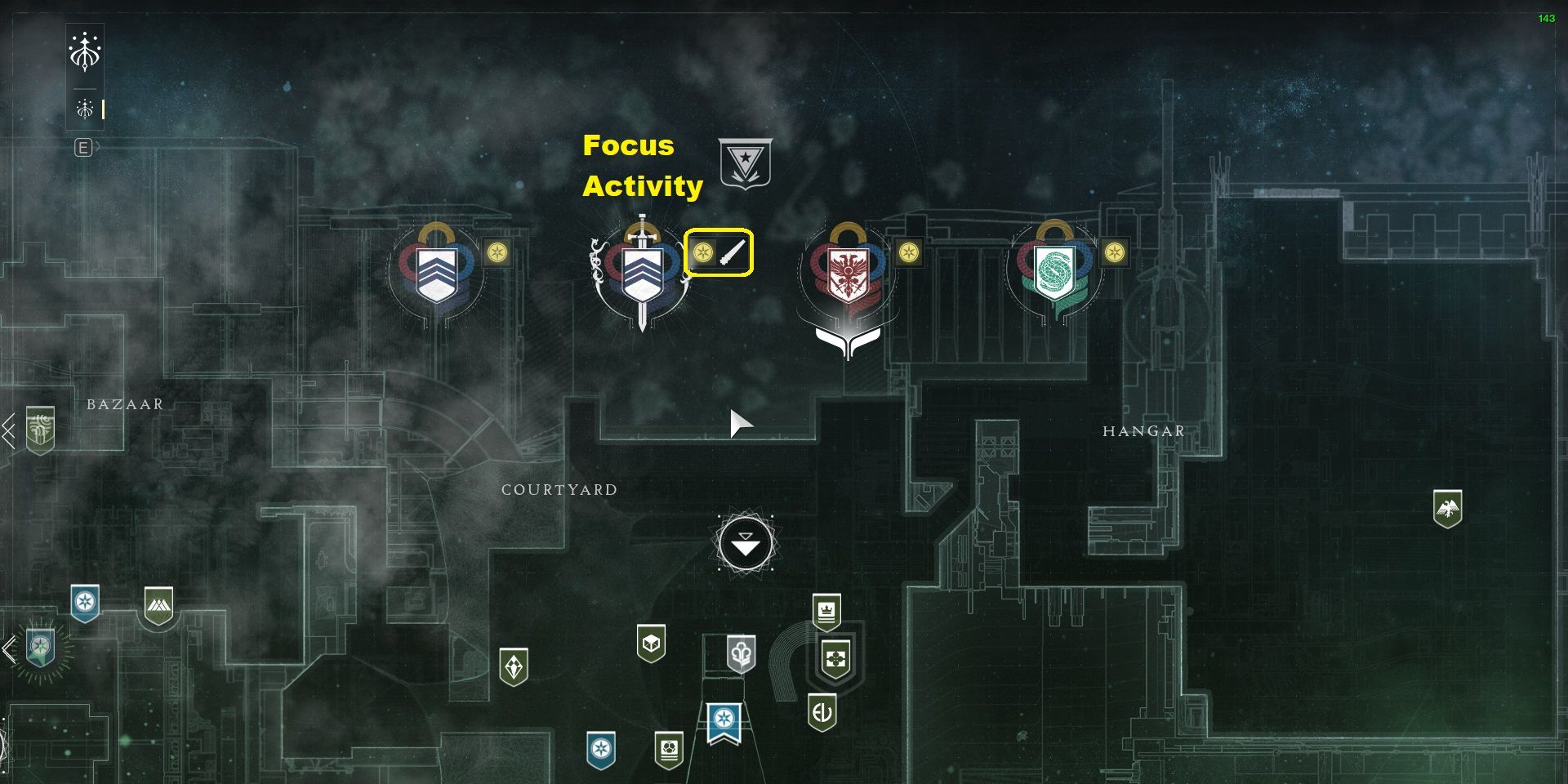Select the blue ribbon banner with star

point(724,722)
